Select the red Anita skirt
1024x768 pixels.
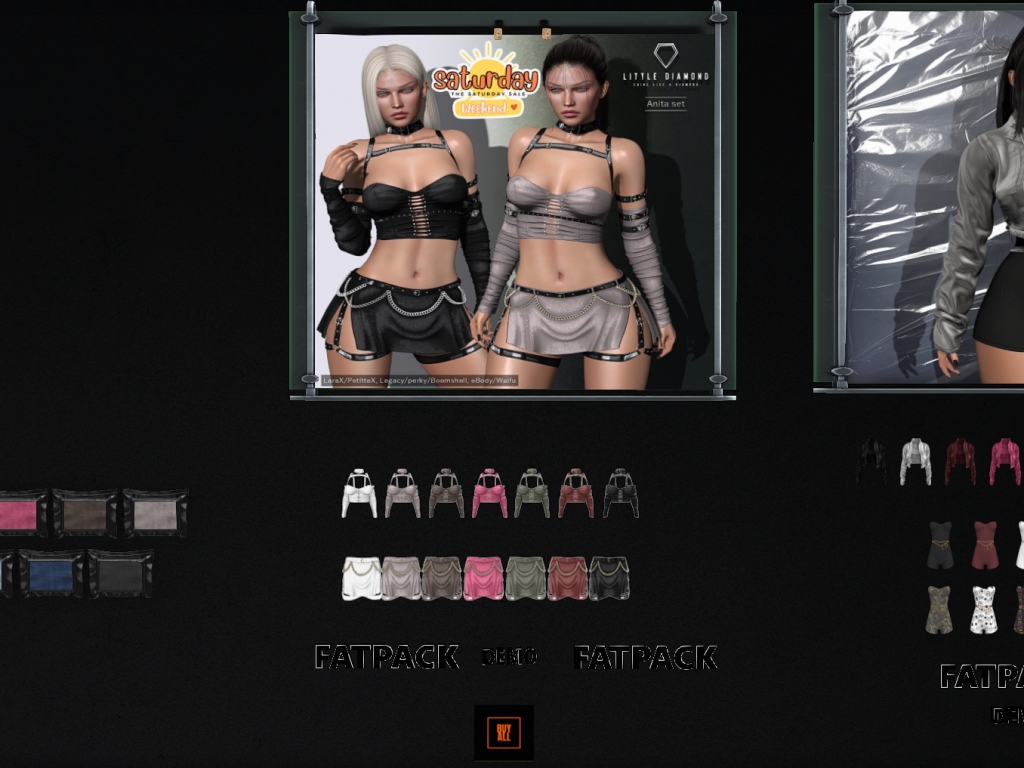[567, 579]
